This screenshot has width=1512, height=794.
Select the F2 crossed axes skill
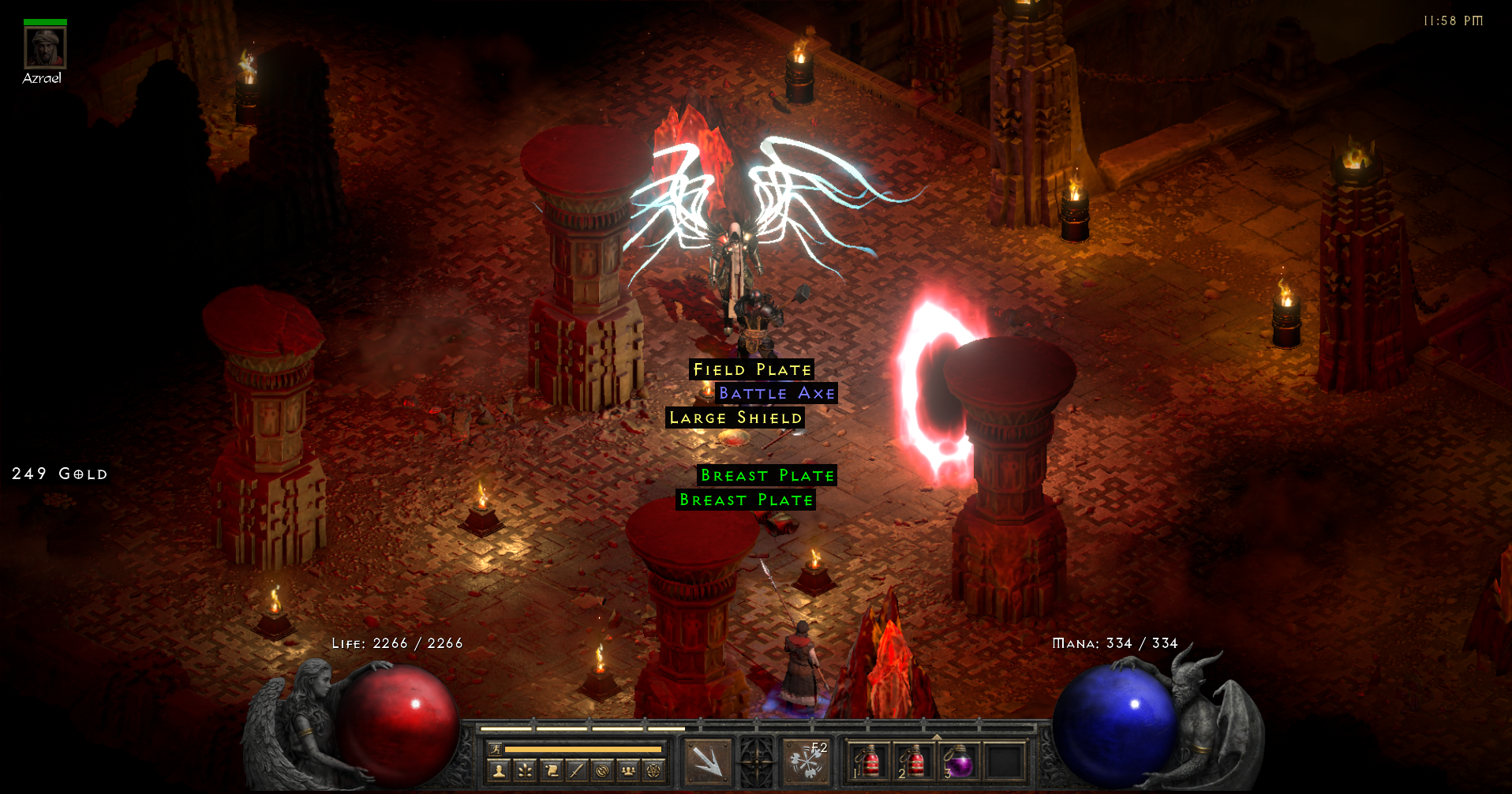(807, 762)
